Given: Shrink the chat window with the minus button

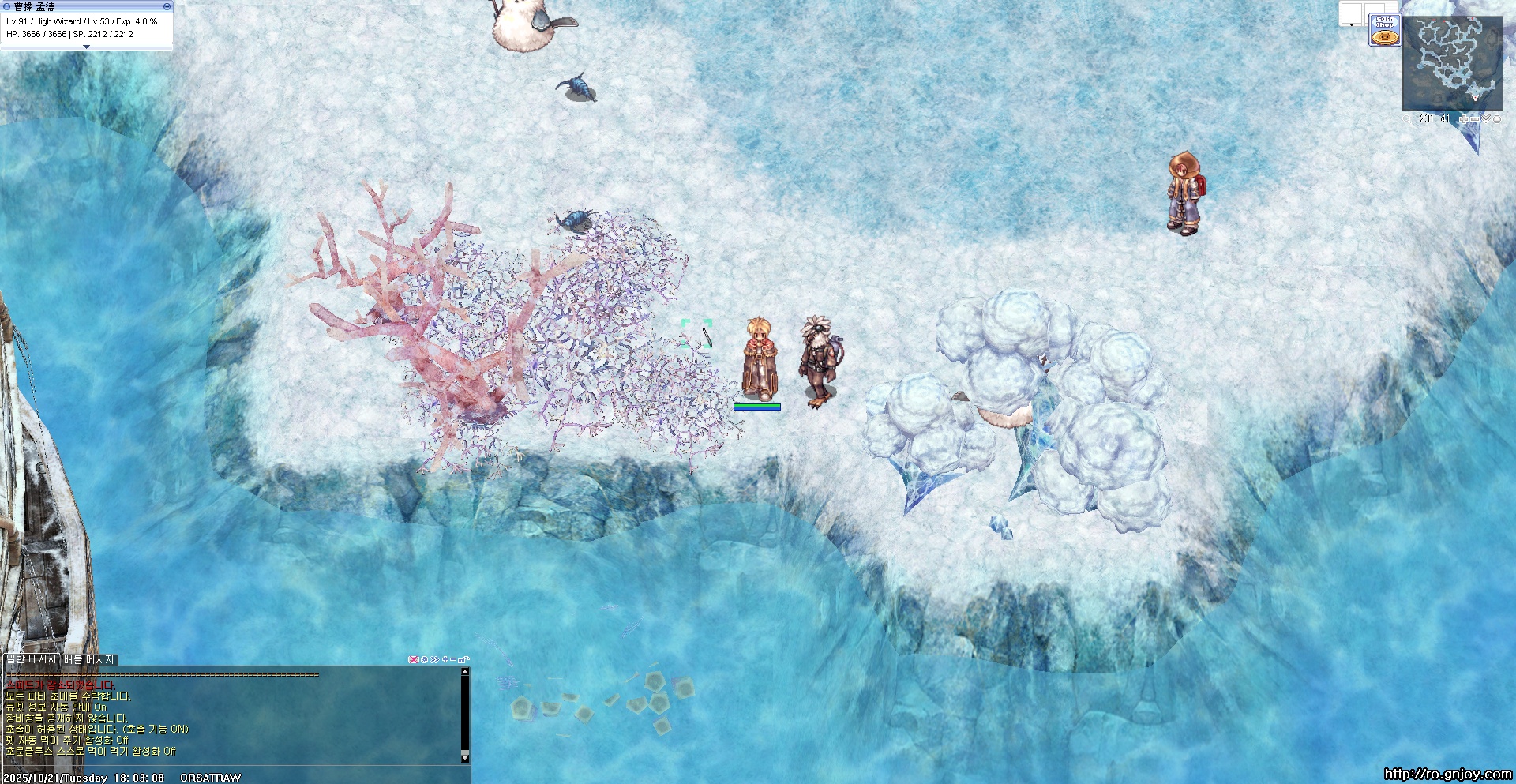Looking at the screenshot, I should coord(454,659).
